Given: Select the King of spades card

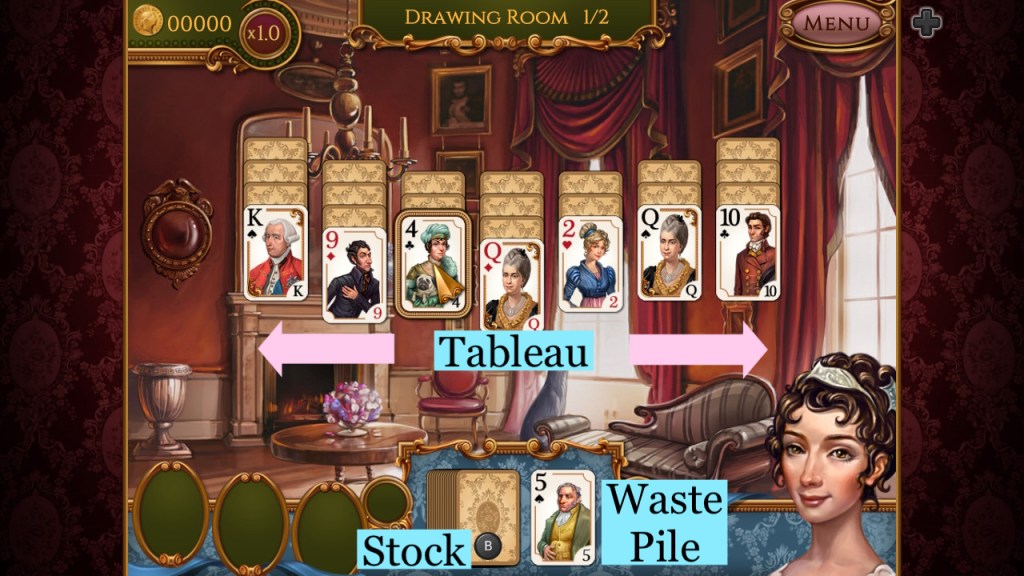Looking at the screenshot, I should (275, 252).
